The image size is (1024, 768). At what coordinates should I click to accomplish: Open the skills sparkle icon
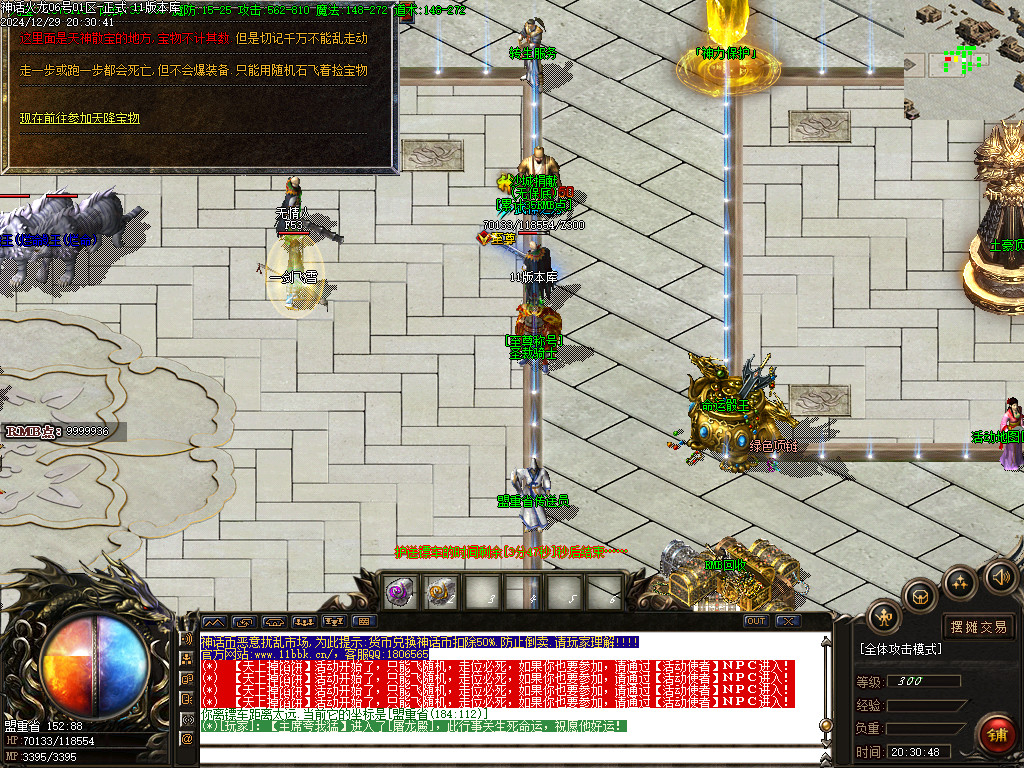click(959, 582)
